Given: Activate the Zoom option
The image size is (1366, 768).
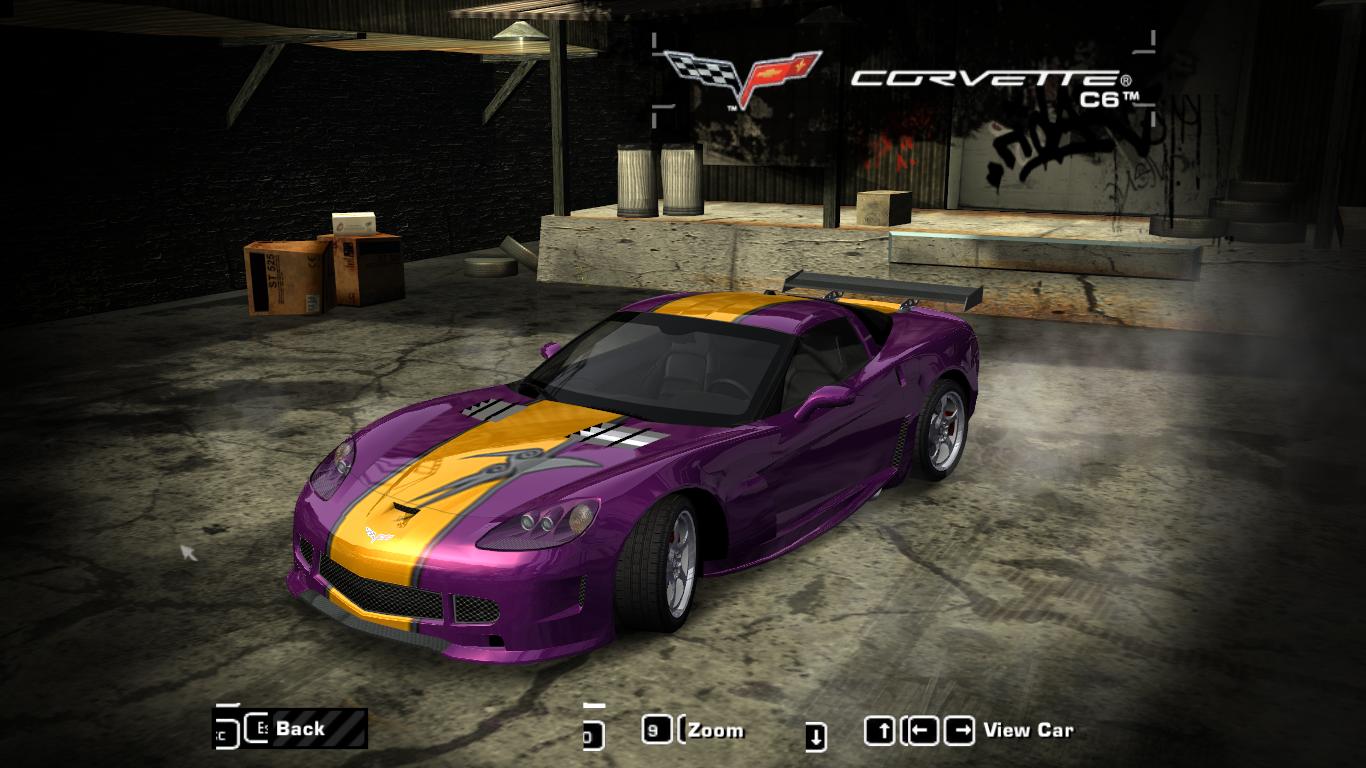Looking at the screenshot, I should point(714,730).
